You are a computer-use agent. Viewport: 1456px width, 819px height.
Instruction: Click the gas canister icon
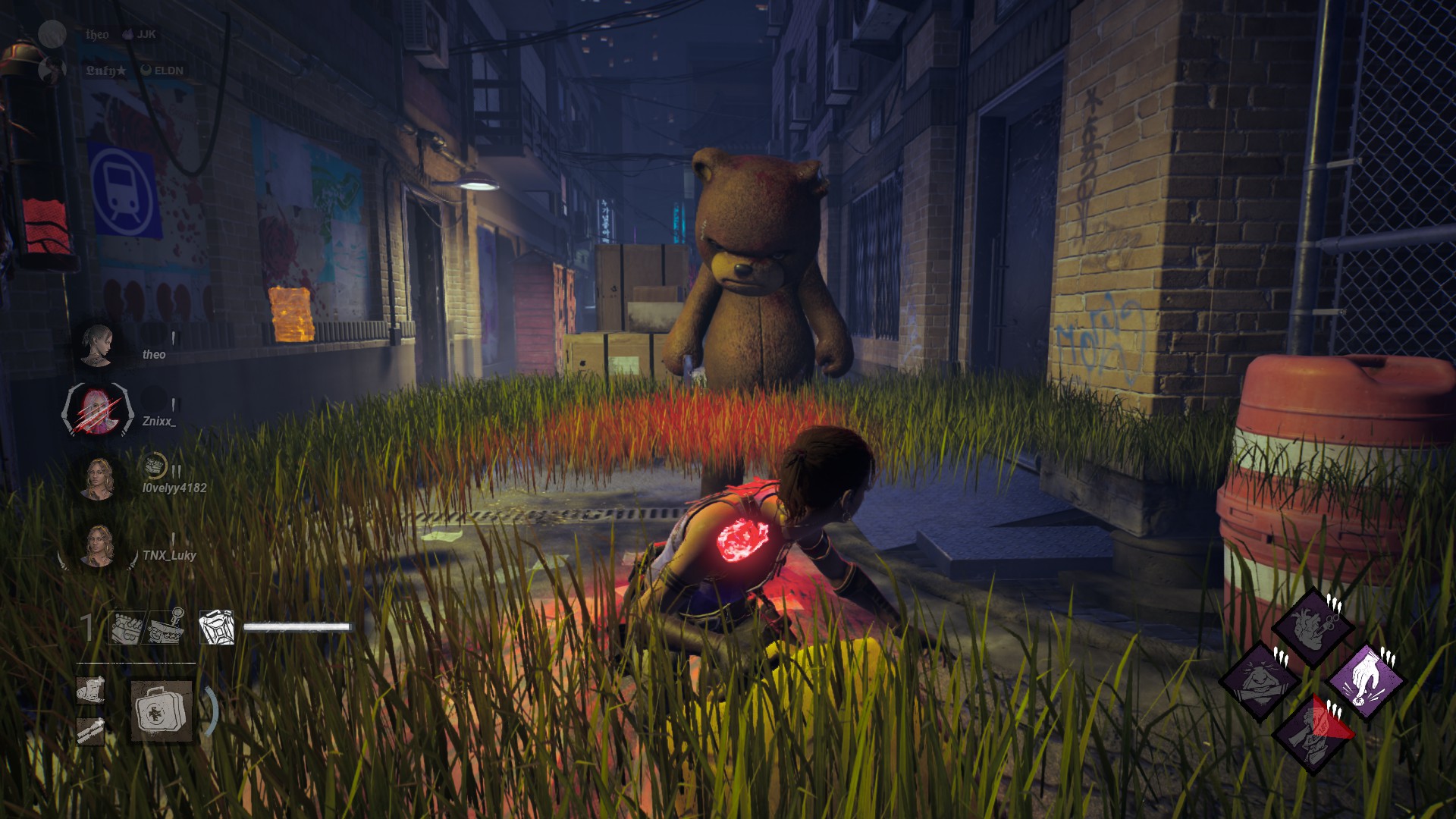pyautogui.click(x=216, y=628)
